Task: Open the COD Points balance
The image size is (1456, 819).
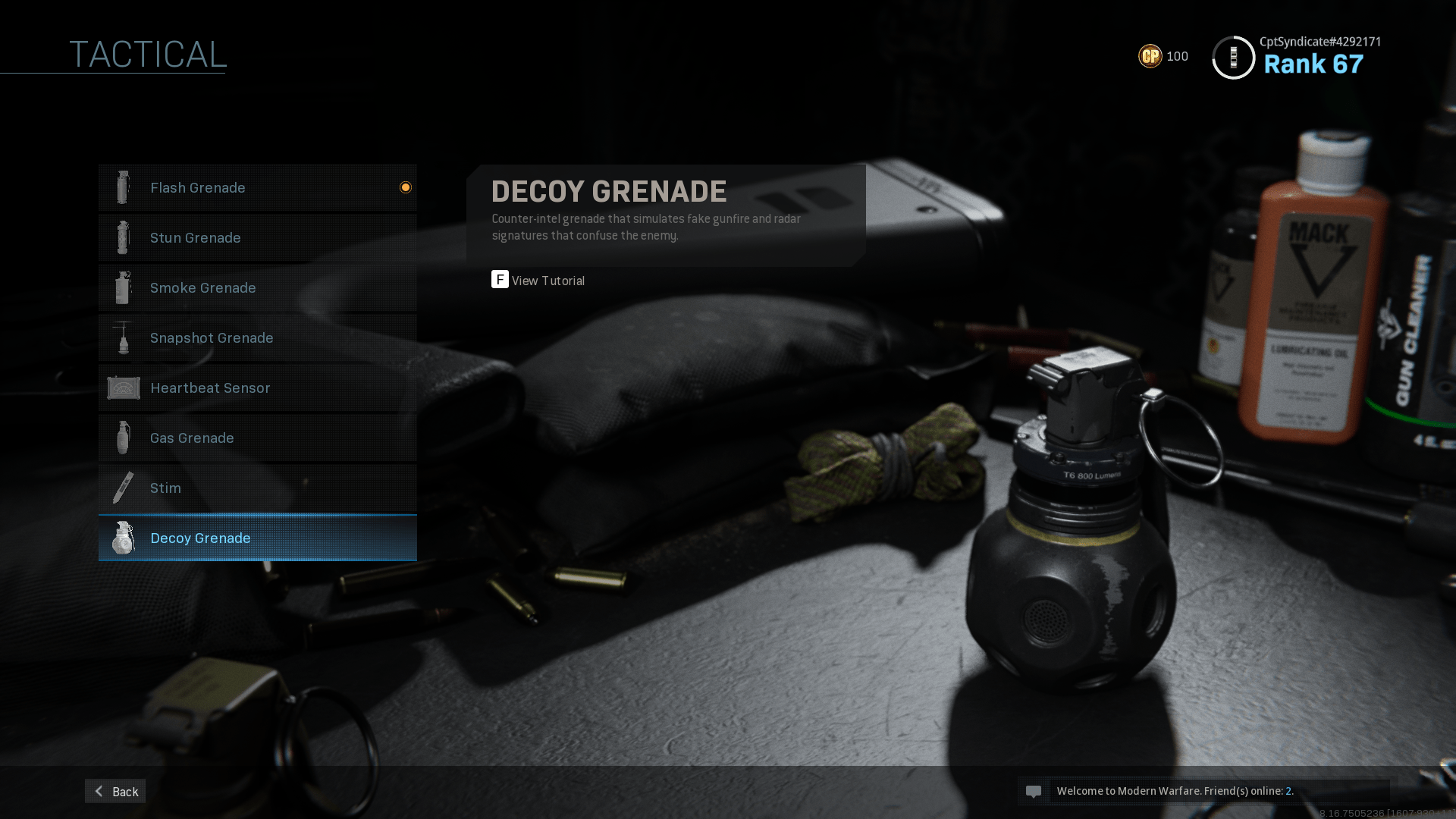Action: coord(1163,56)
